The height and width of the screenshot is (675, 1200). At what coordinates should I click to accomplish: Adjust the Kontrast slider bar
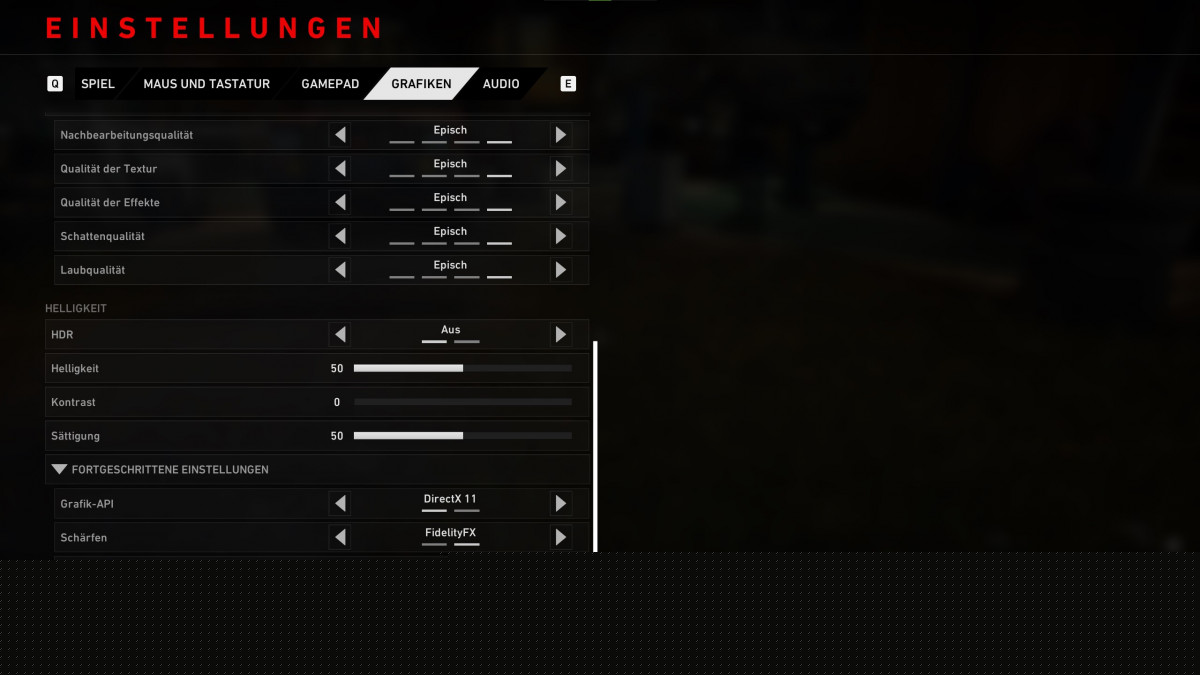pos(463,402)
